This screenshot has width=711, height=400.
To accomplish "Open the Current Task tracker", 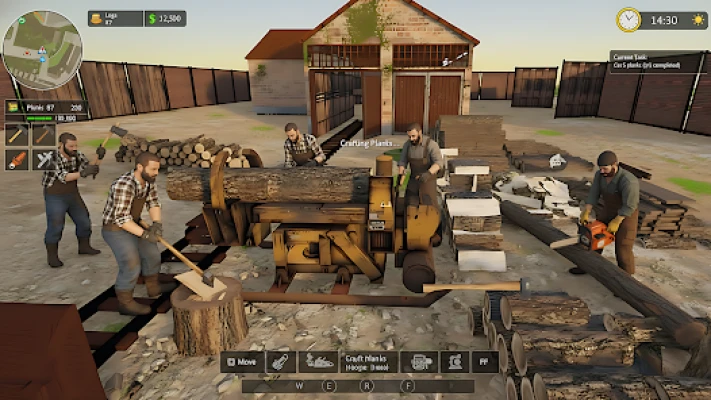I will tap(655, 61).
